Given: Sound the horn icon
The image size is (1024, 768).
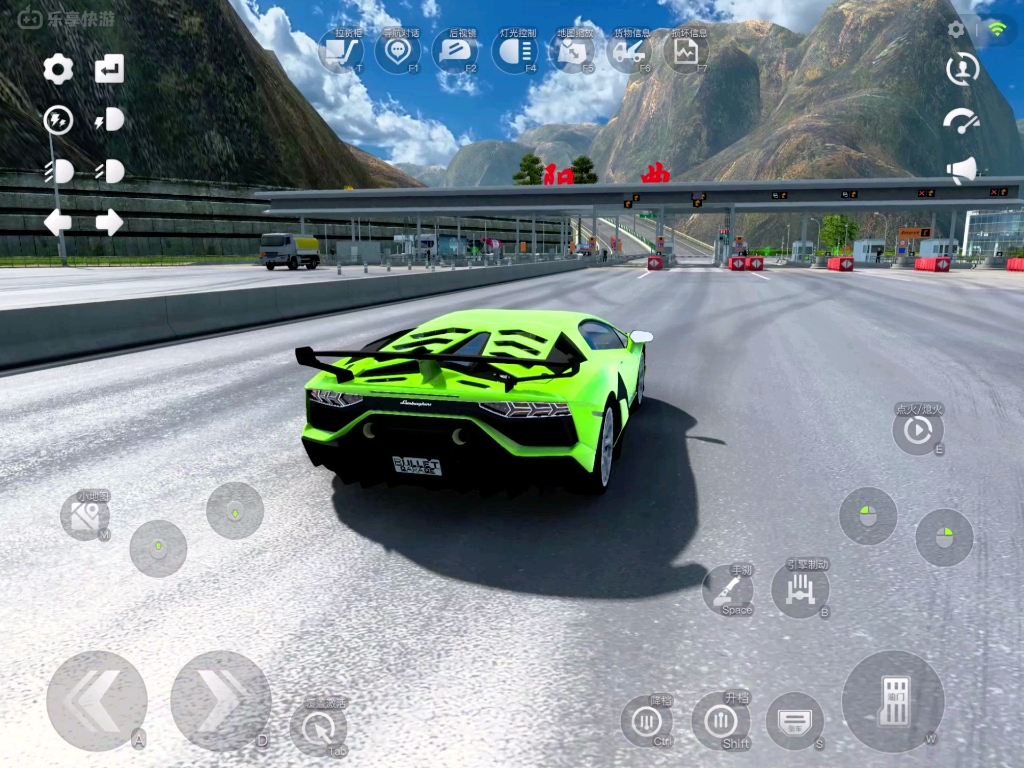Looking at the screenshot, I should 961,170.
